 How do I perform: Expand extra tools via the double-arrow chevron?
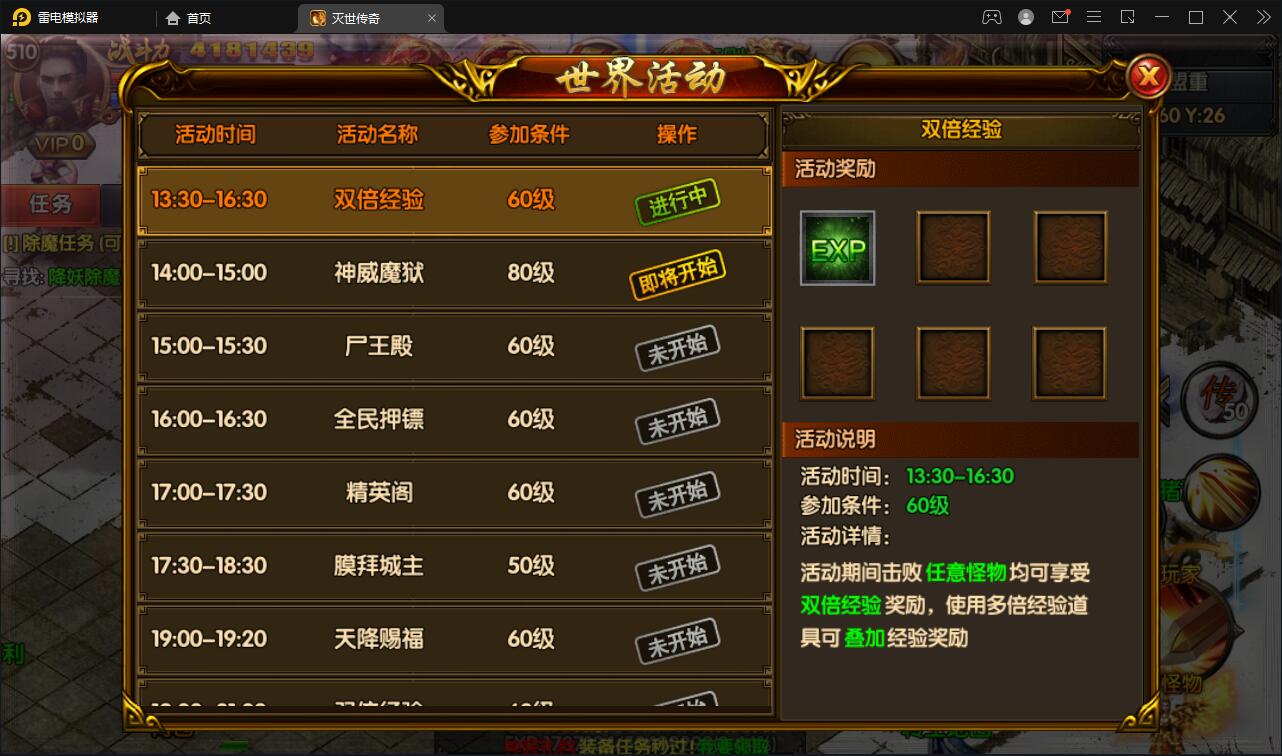[x=1262, y=17]
